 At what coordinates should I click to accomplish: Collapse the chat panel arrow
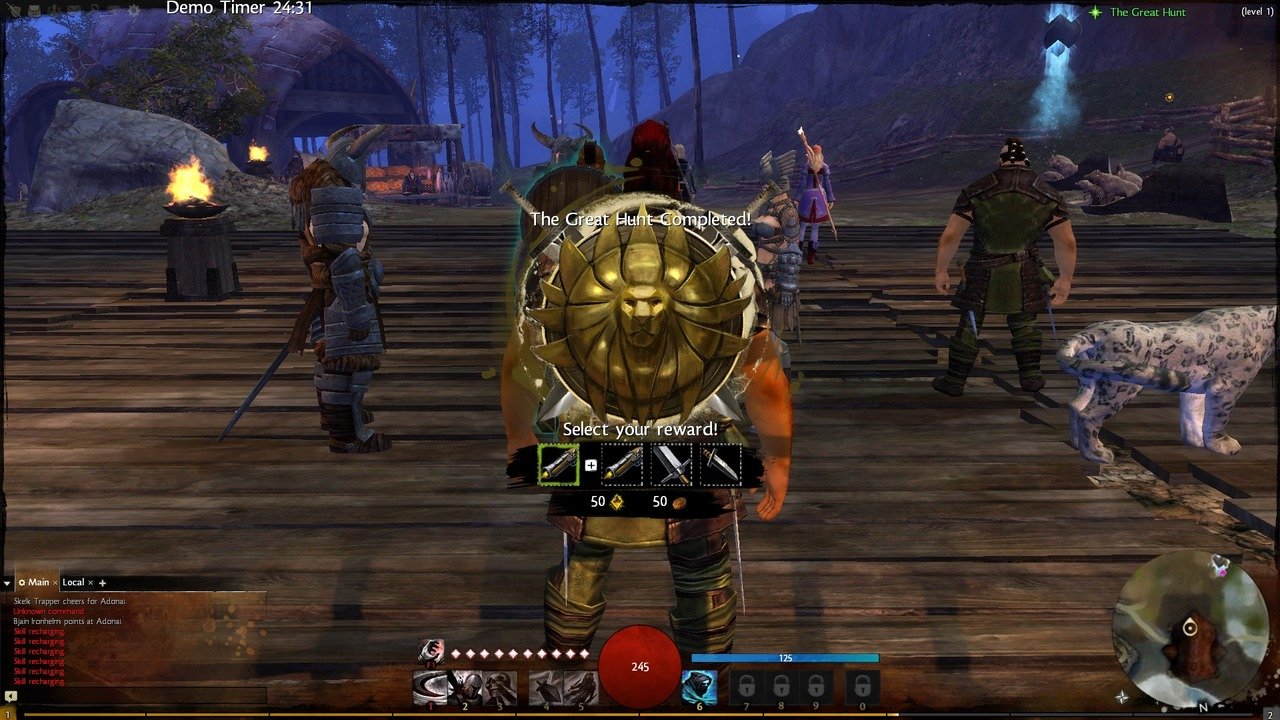pyautogui.click(x=6, y=582)
